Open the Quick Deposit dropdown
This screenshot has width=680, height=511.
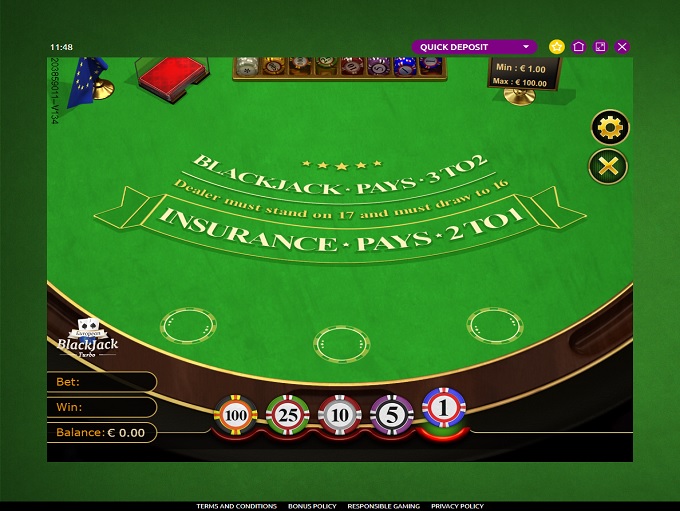tap(474, 47)
